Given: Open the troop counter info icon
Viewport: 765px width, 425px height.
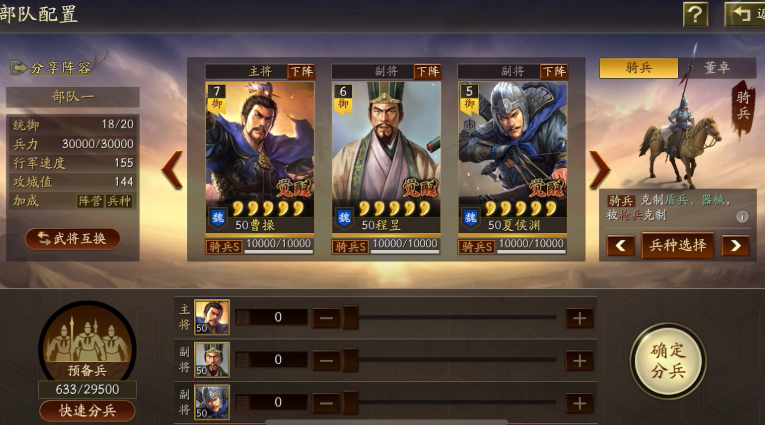Looking at the screenshot, I should click(742, 216).
